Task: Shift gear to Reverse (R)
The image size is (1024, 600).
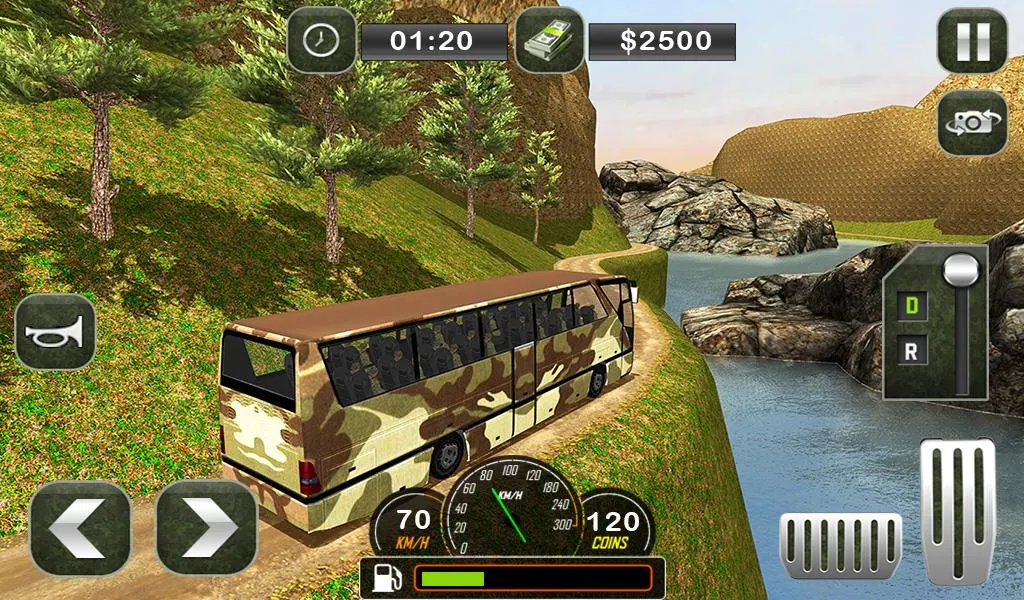Action: pos(911,349)
